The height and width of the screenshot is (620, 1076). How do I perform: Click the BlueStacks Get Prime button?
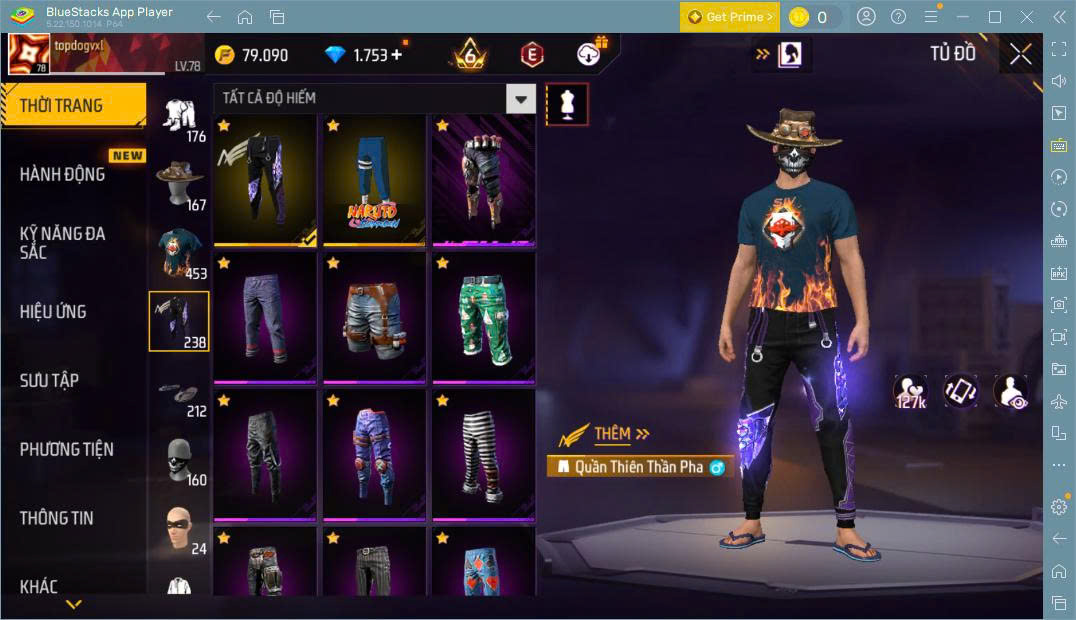pos(730,17)
